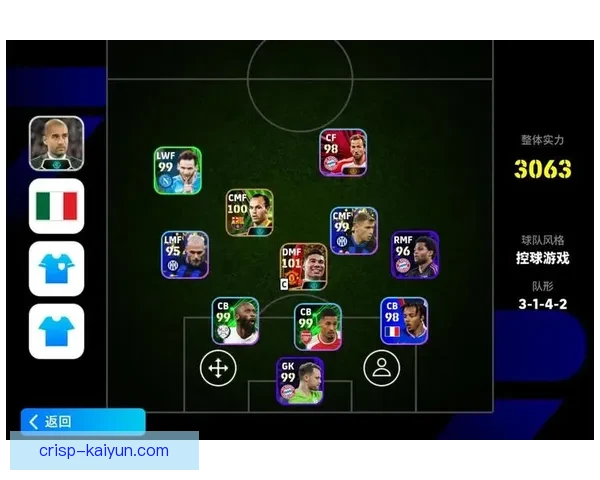Select the CB 99 Arsenal defender card
The image size is (600, 480).
tap(318, 328)
